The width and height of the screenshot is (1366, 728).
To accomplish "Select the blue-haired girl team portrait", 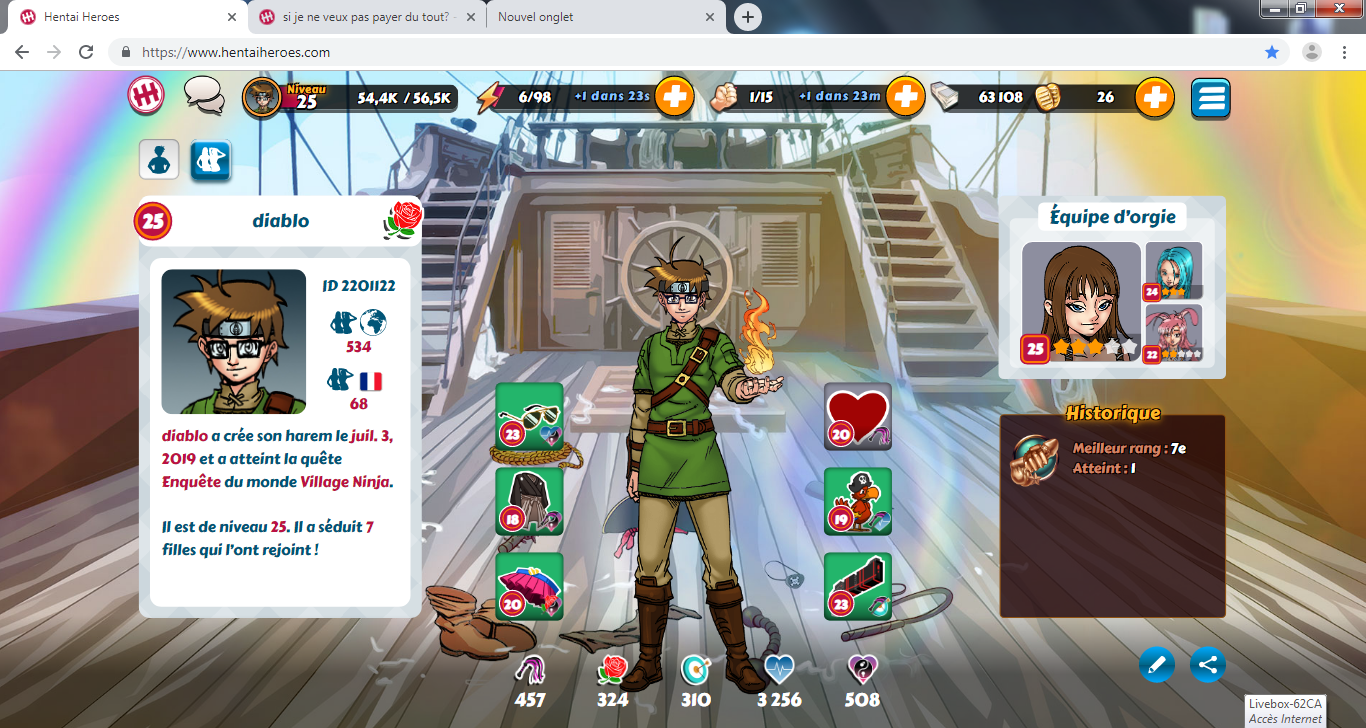I will pos(1173,270).
